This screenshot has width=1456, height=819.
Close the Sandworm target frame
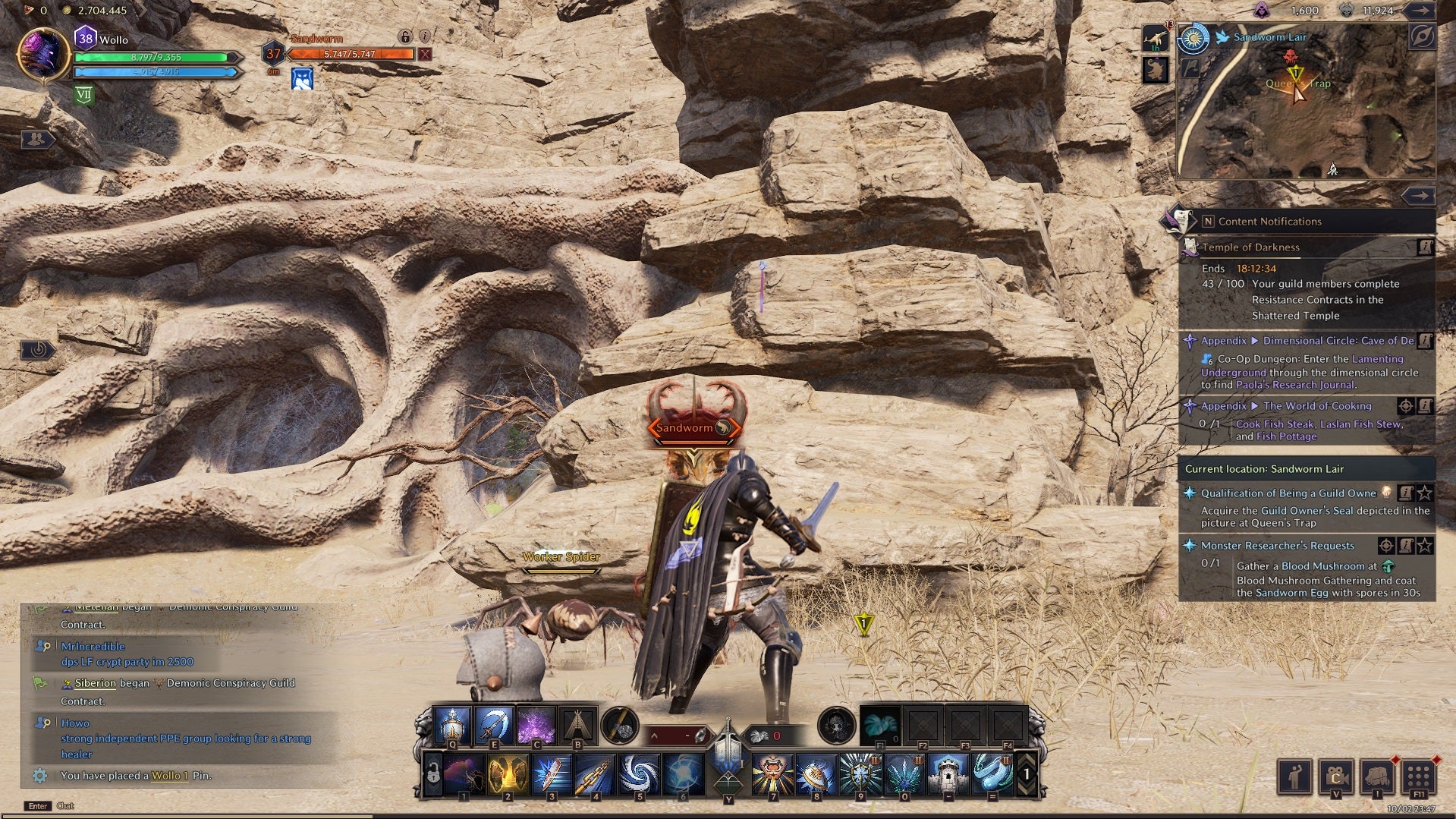click(x=425, y=54)
